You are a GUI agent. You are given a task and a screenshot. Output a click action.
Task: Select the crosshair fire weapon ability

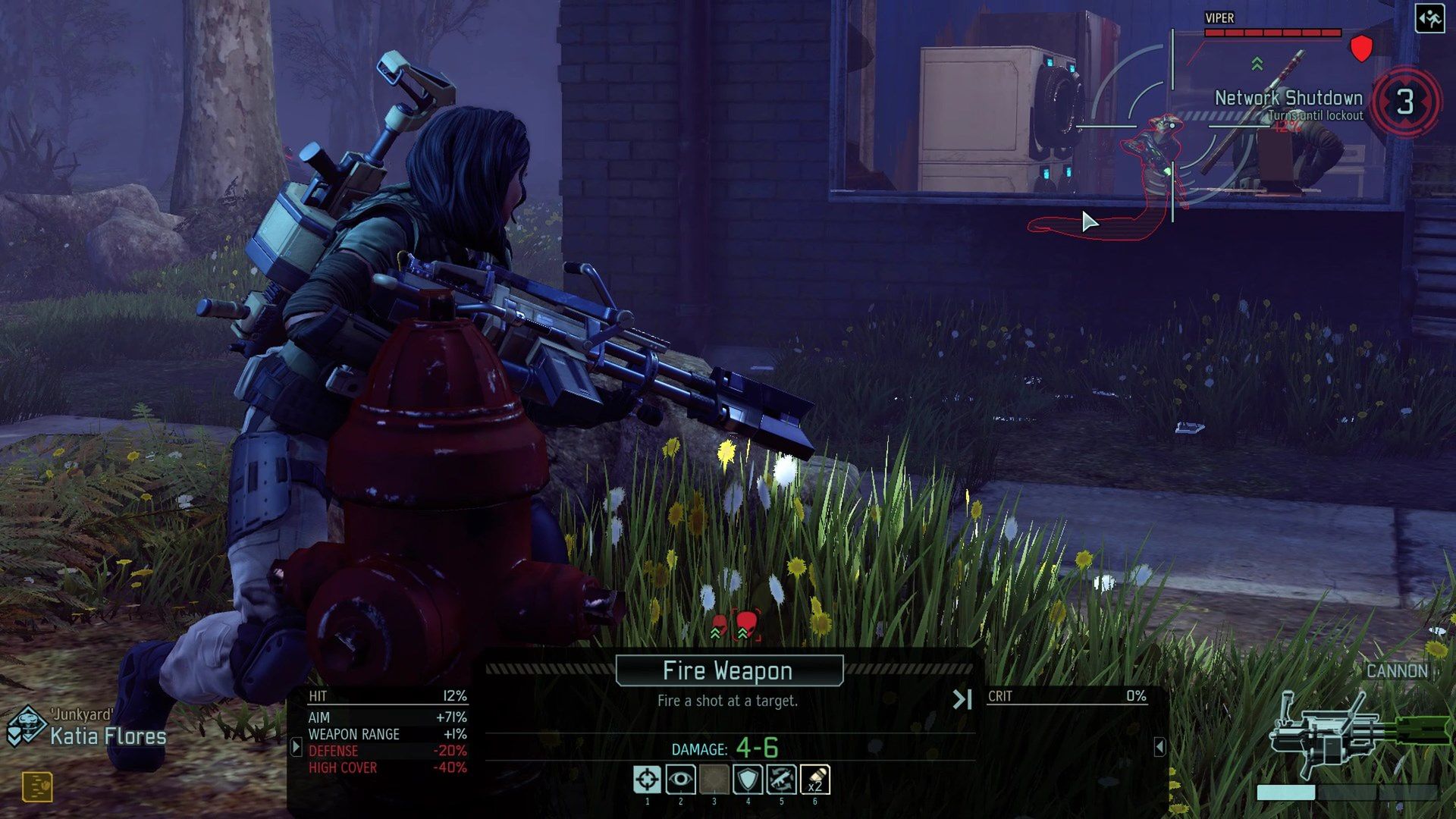(x=647, y=780)
